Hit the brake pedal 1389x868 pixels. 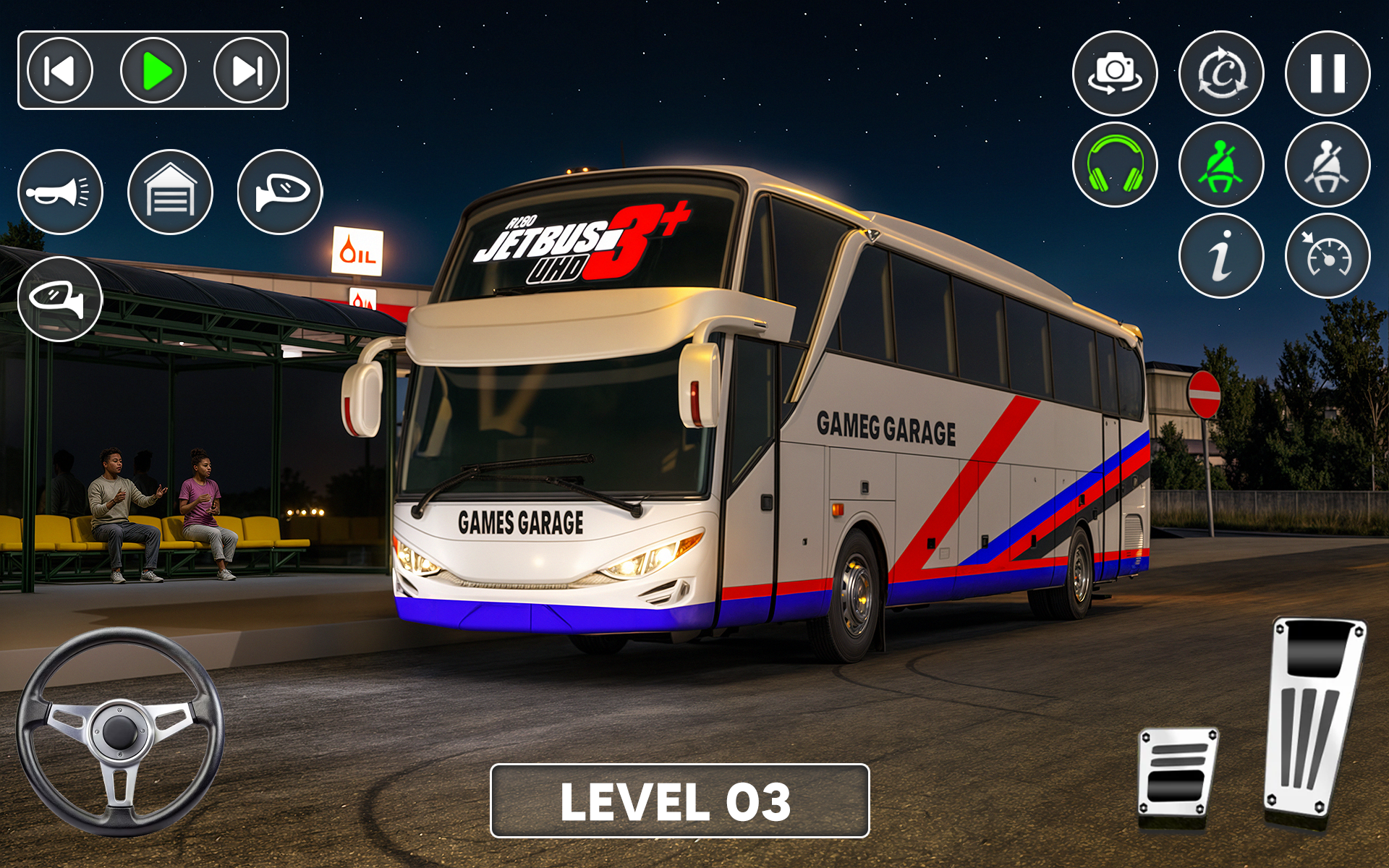click(x=1177, y=775)
